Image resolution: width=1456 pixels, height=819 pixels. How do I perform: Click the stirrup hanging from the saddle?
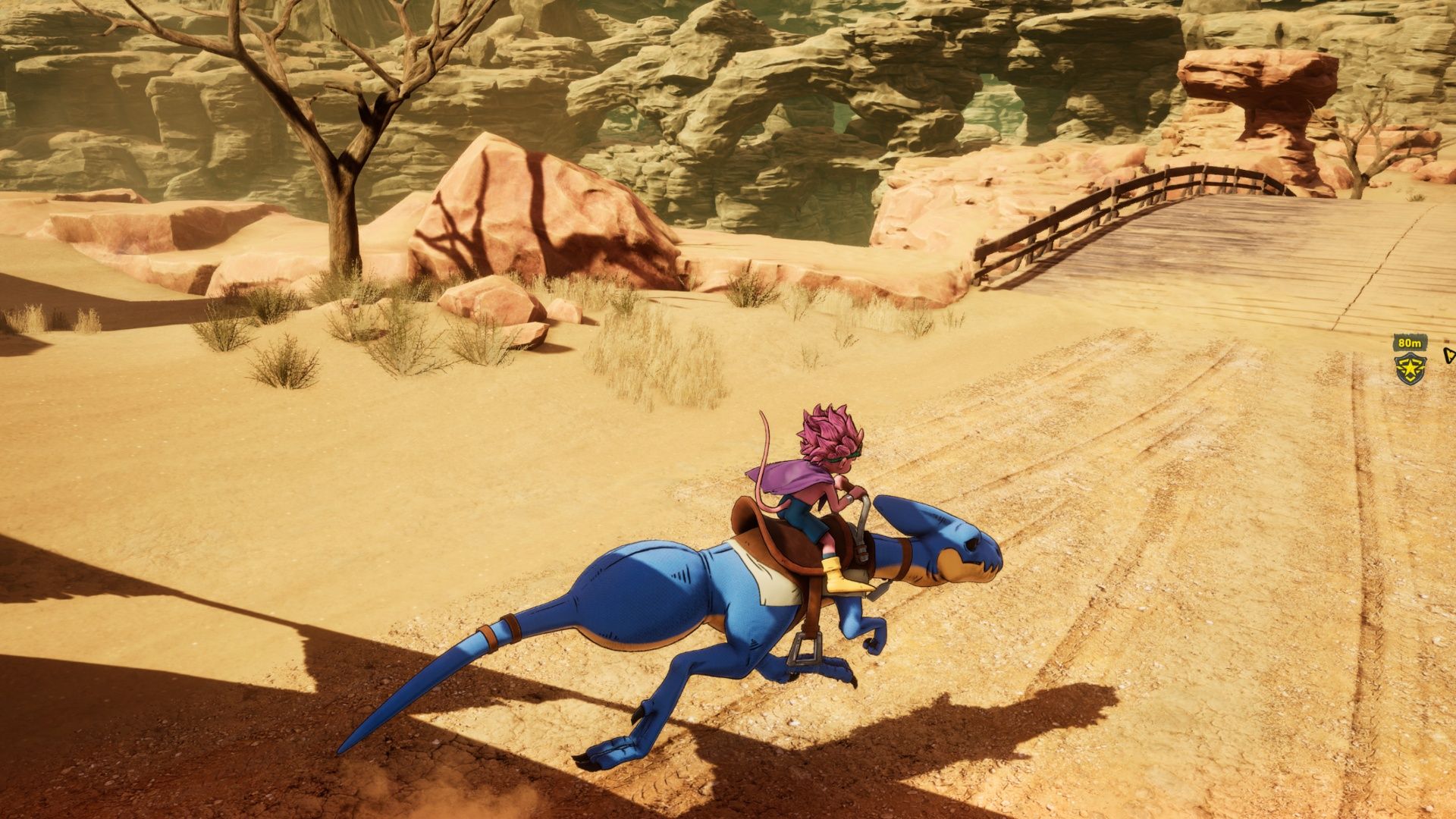click(806, 648)
